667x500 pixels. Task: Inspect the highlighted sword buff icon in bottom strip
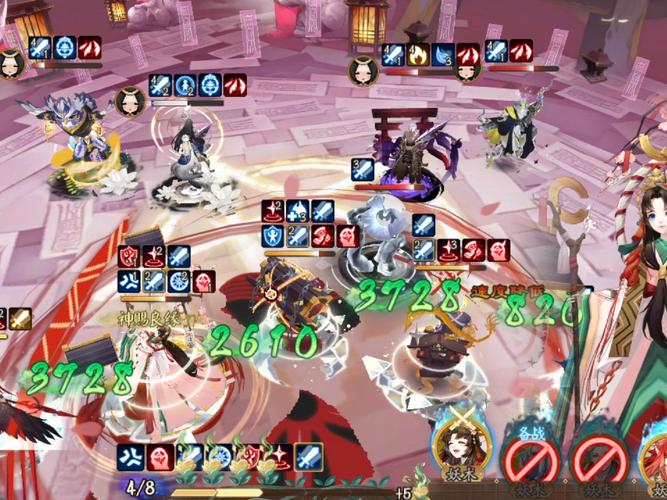pyautogui.click(x=307, y=457)
